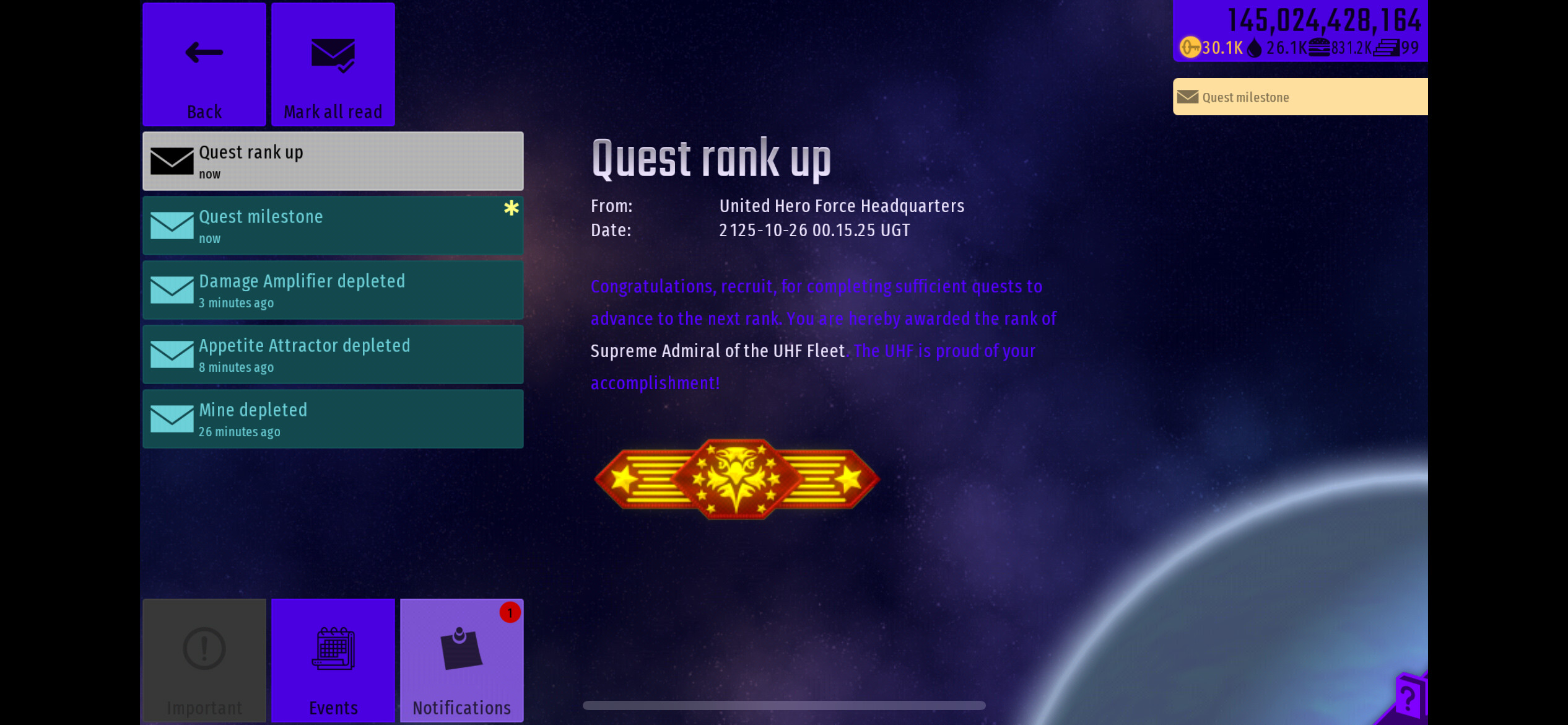Select the Important tab
Image resolution: width=1568 pixels, height=725 pixels.
tap(204, 660)
